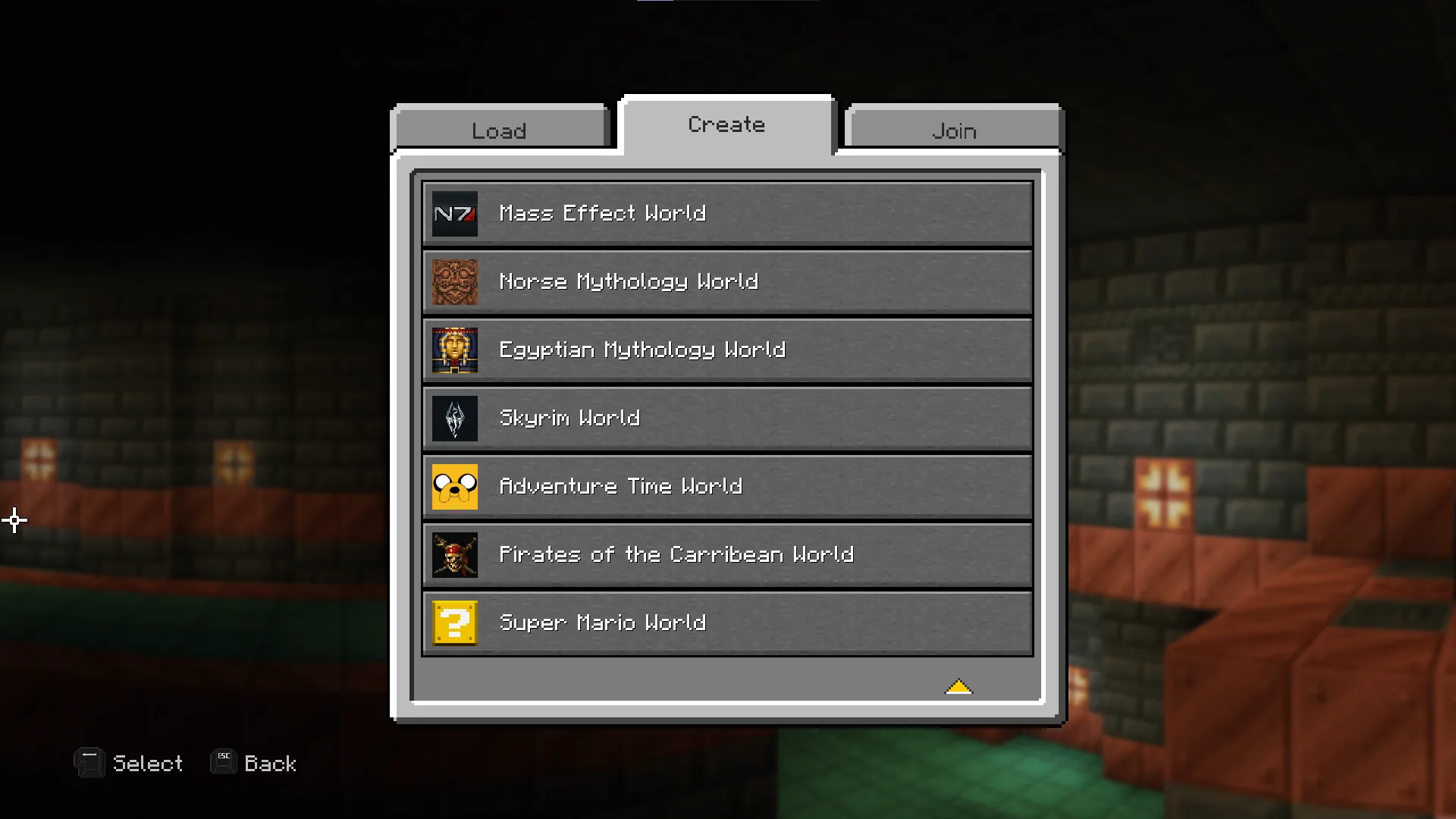Select the Super Mario World entry
Screen dimensions: 1456x819
[x=726, y=623]
